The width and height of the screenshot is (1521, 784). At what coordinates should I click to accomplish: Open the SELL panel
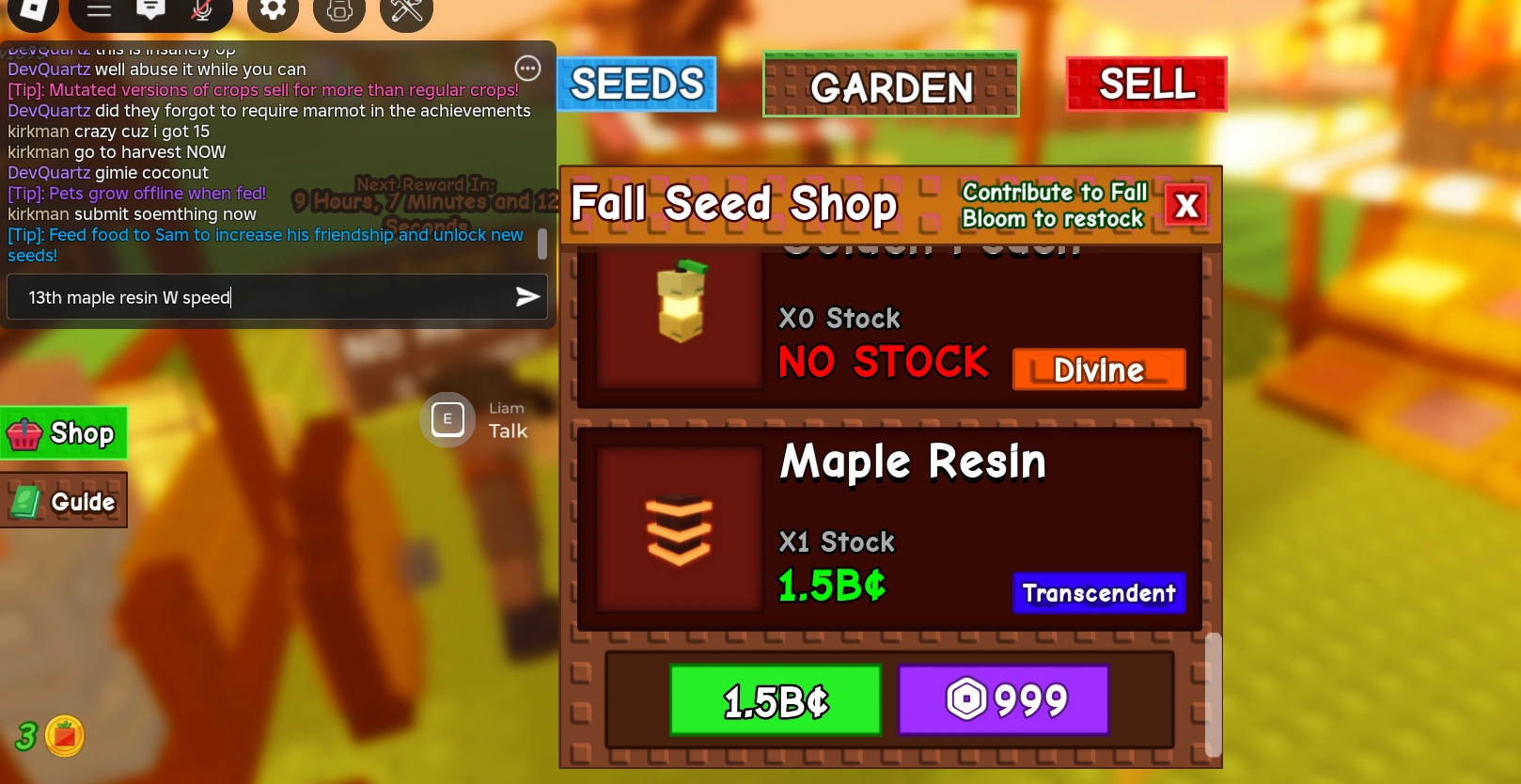point(1145,85)
